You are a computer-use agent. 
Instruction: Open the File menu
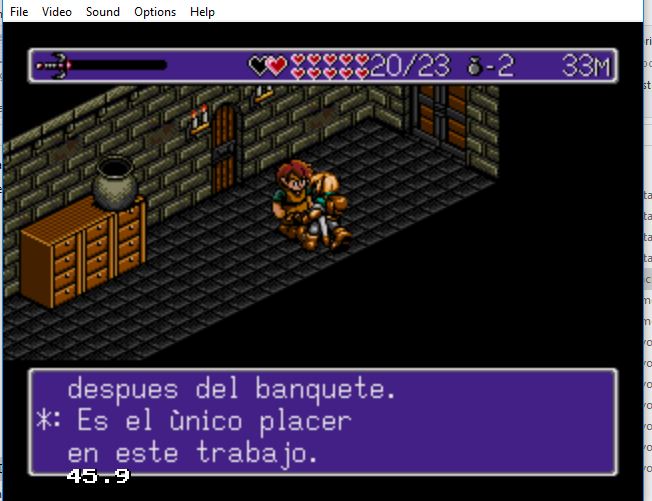[19, 12]
